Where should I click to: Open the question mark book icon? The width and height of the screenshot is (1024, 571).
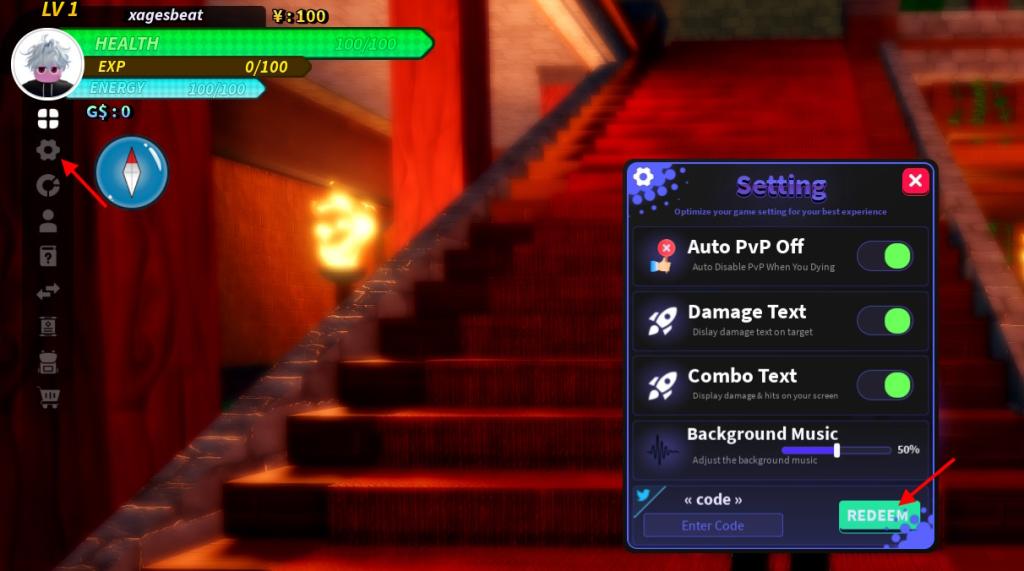click(48, 255)
